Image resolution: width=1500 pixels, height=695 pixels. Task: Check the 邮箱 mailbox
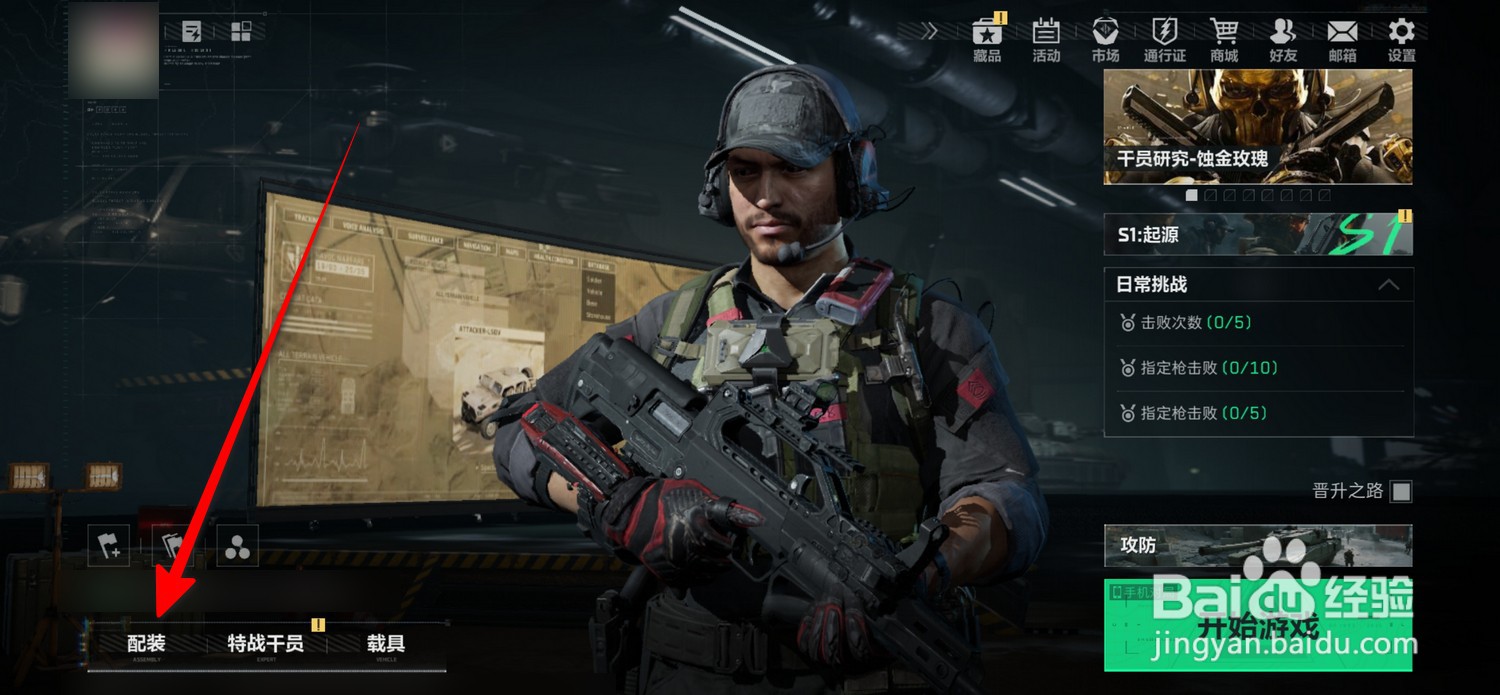coord(1342,40)
